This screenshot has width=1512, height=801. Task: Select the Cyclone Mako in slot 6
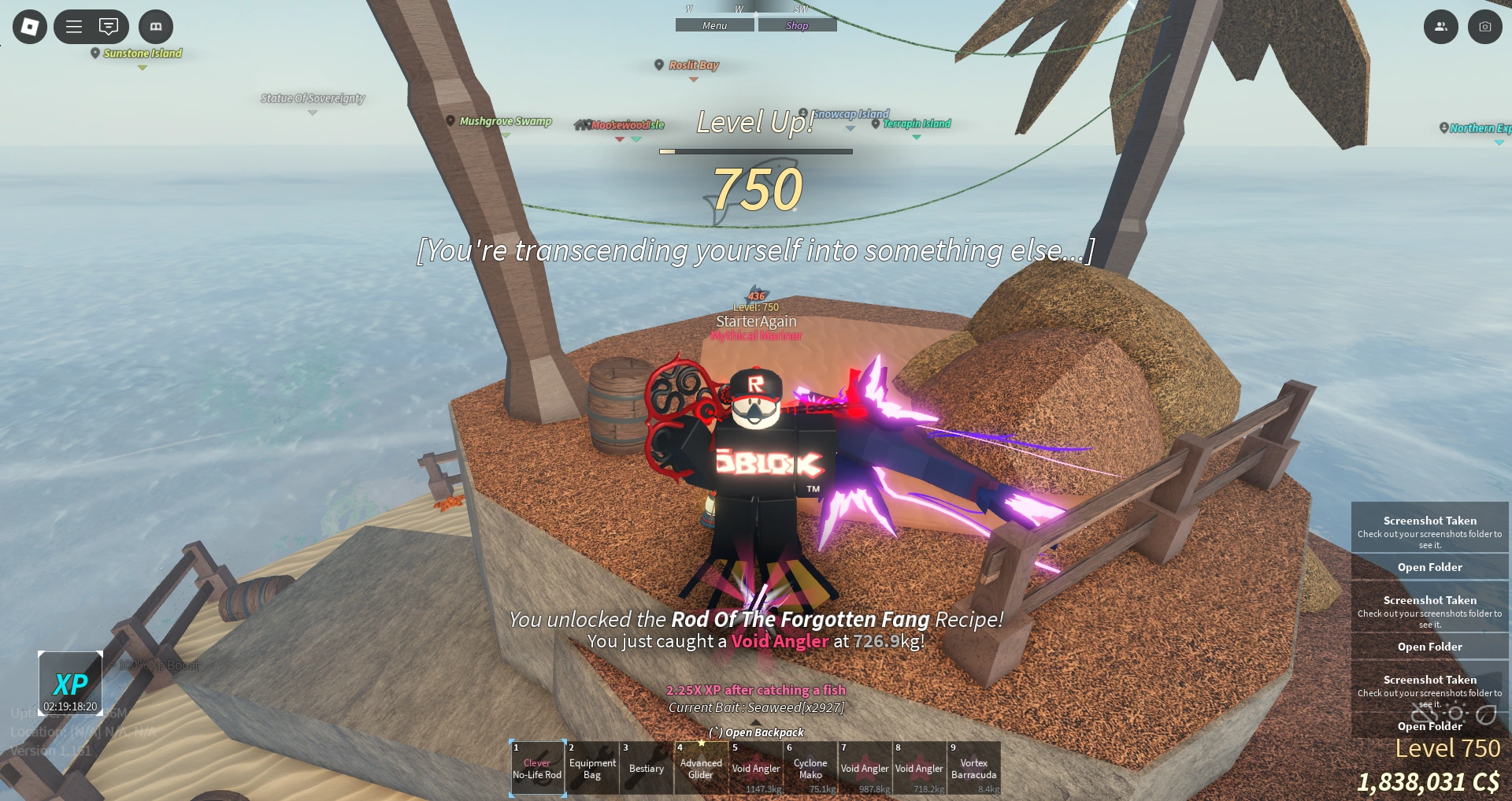[x=810, y=768]
